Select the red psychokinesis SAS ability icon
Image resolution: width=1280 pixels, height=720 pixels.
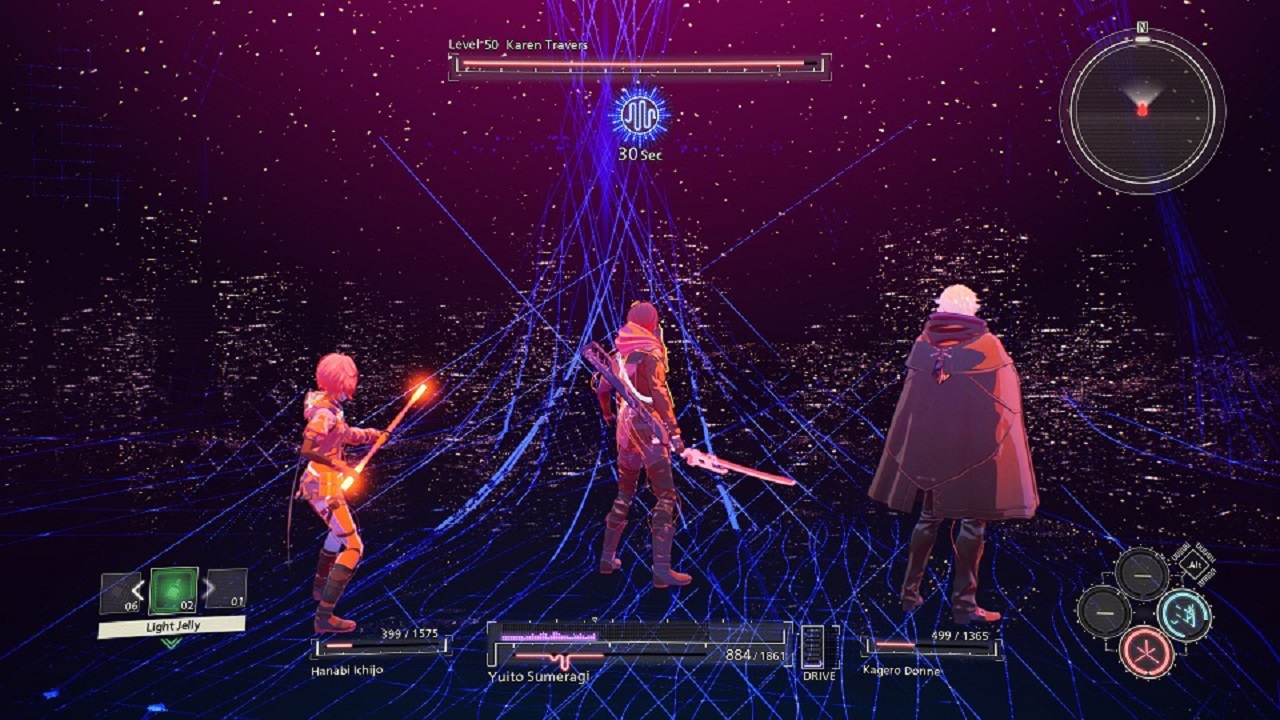1149,652
